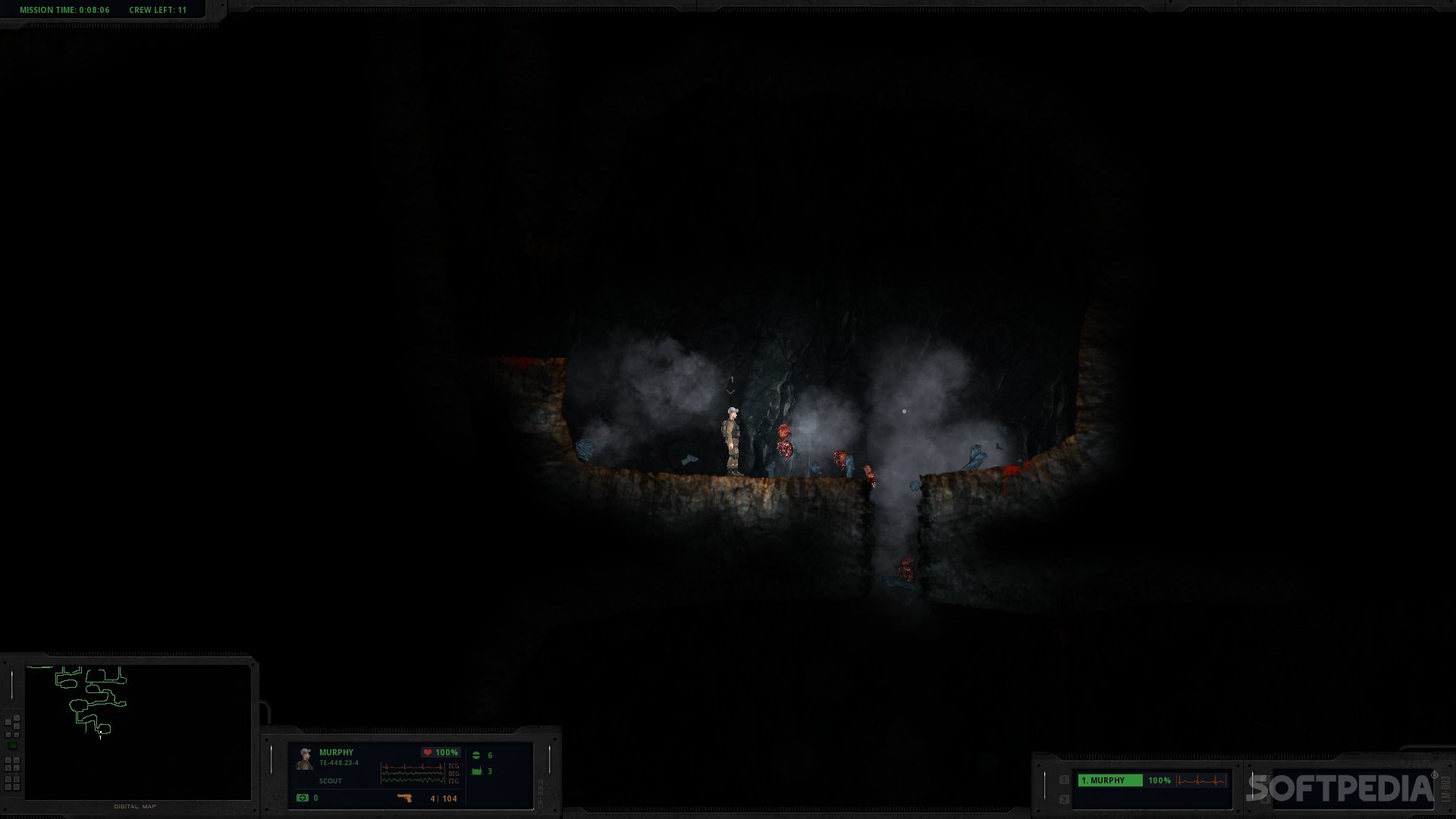Adjust the vertical slider beside the digital map
This screenshot has width=1456, height=819.
(11, 685)
